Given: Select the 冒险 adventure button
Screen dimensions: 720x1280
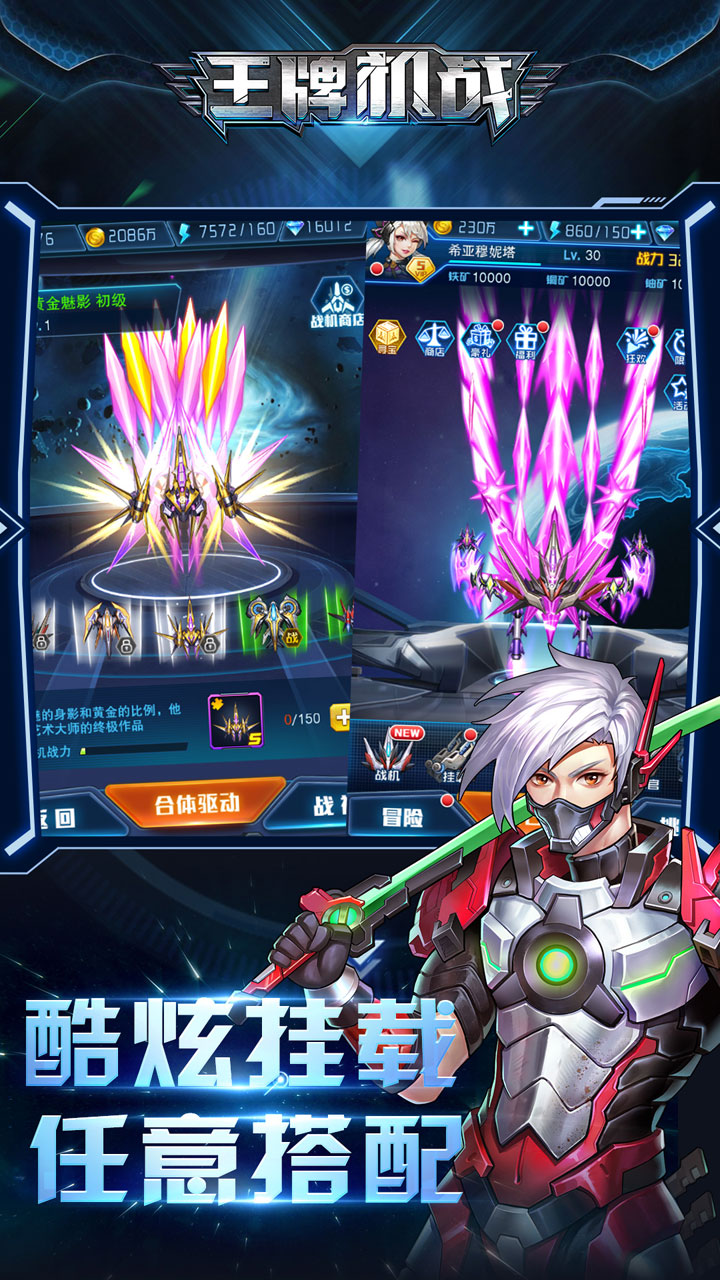Looking at the screenshot, I should (x=402, y=817).
